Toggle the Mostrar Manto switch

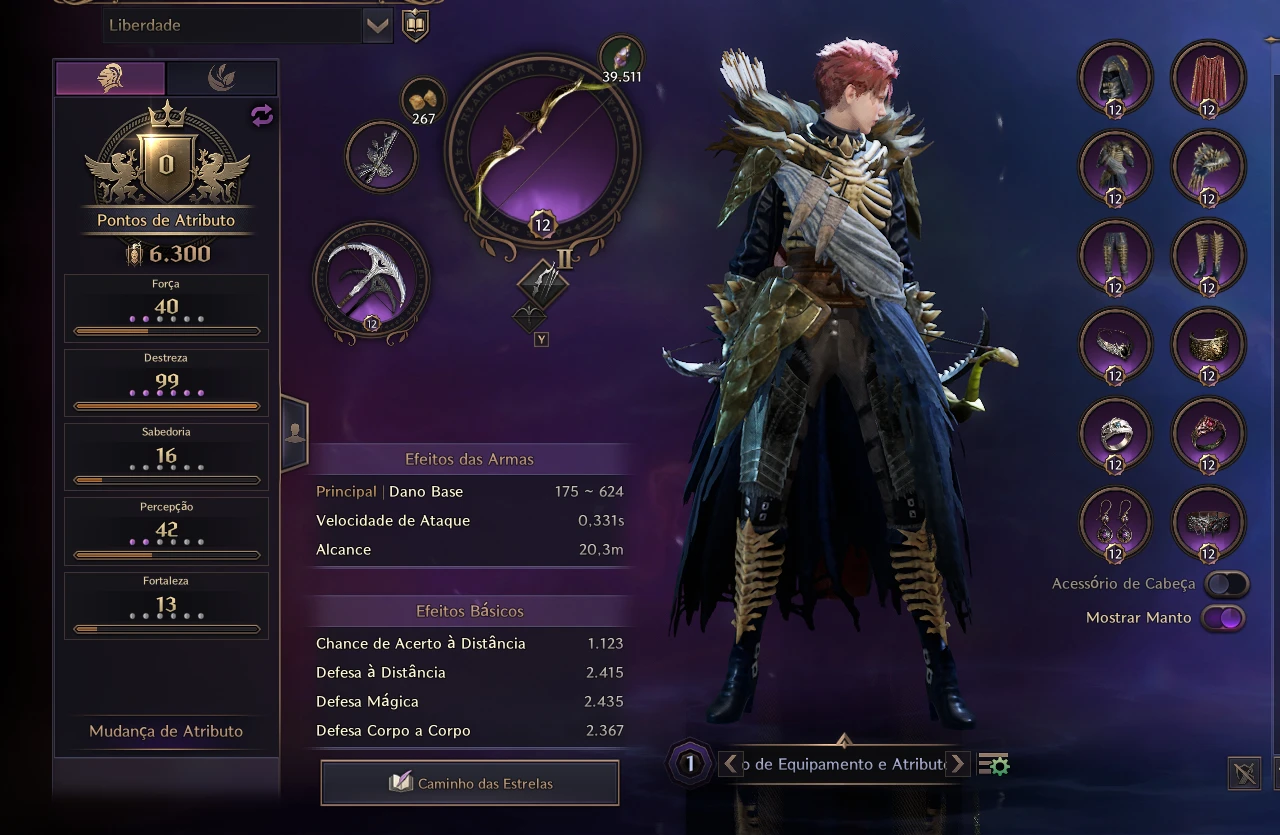(1224, 618)
